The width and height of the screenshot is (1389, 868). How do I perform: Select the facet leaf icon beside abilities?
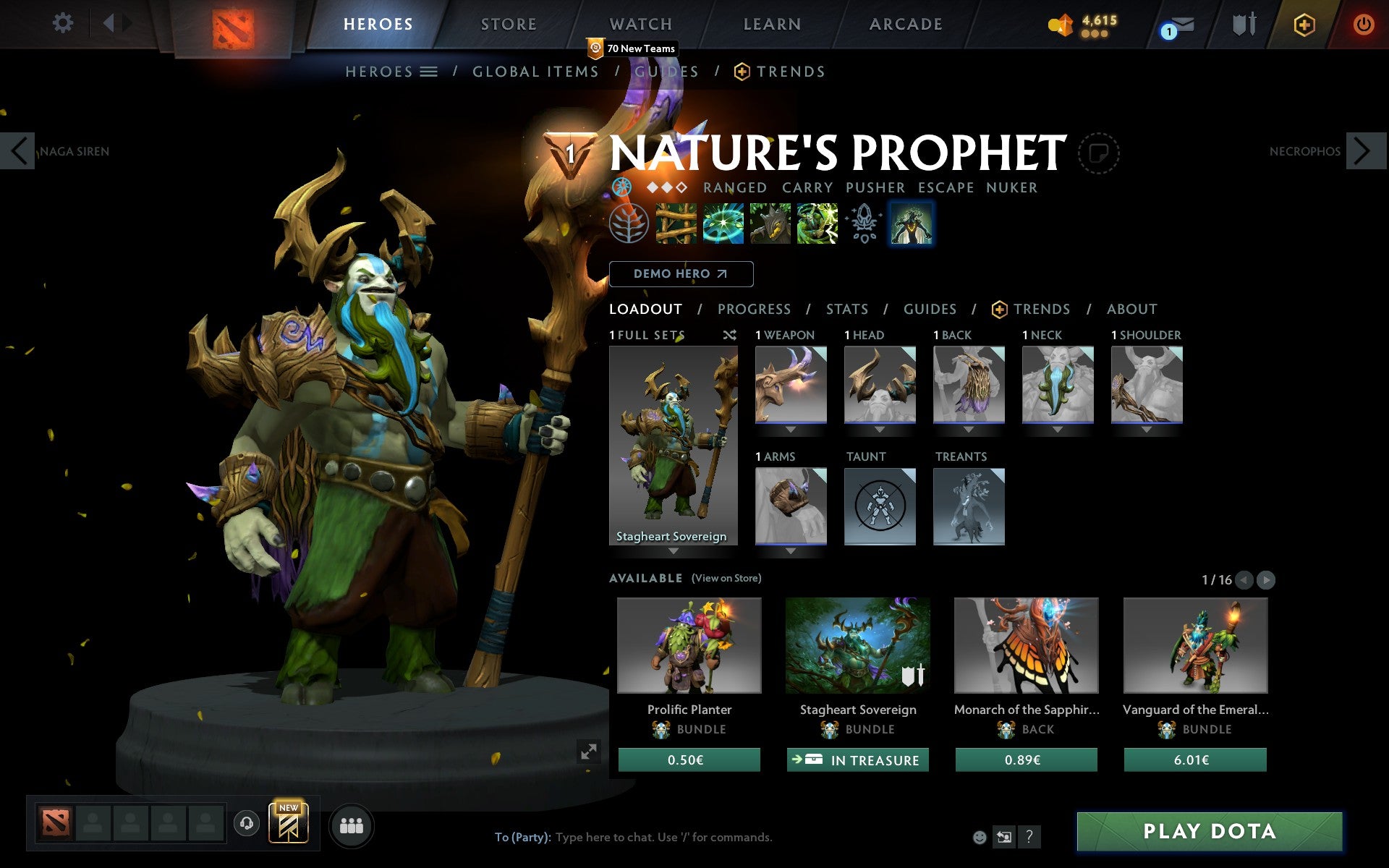(x=629, y=224)
